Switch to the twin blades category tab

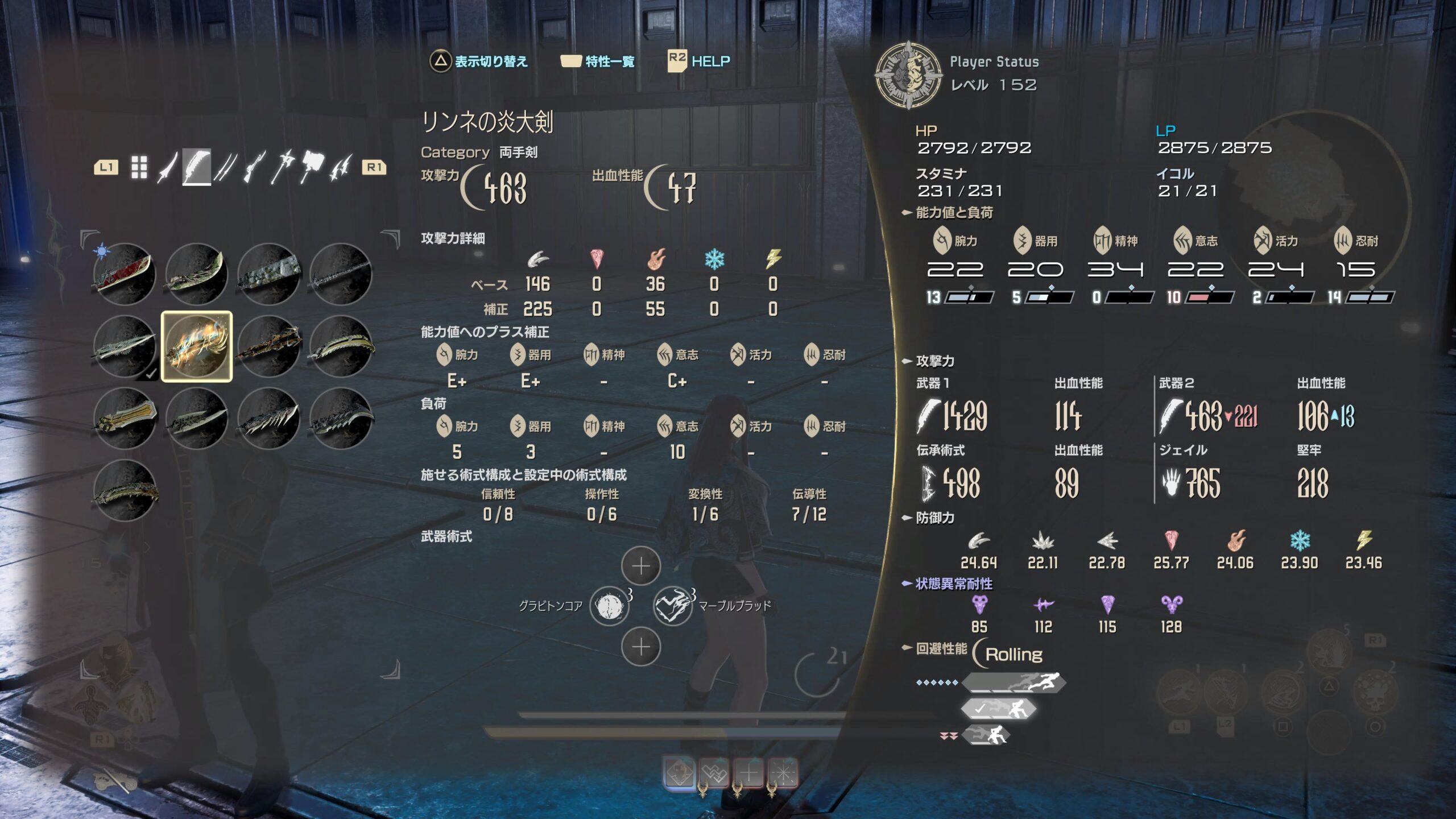pyautogui.click(x=225, y=167)
